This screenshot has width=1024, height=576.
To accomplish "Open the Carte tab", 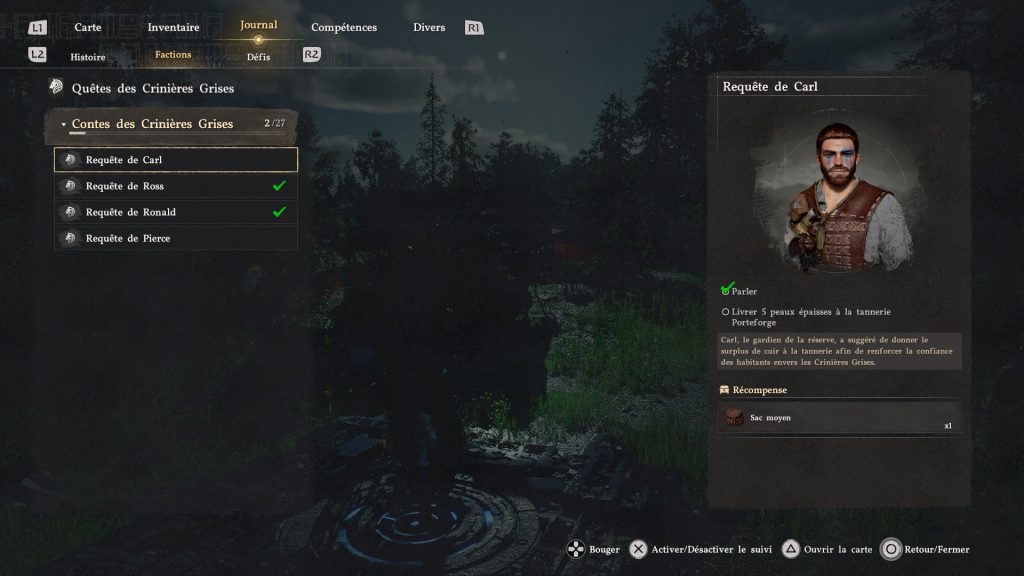I will 88,27.
